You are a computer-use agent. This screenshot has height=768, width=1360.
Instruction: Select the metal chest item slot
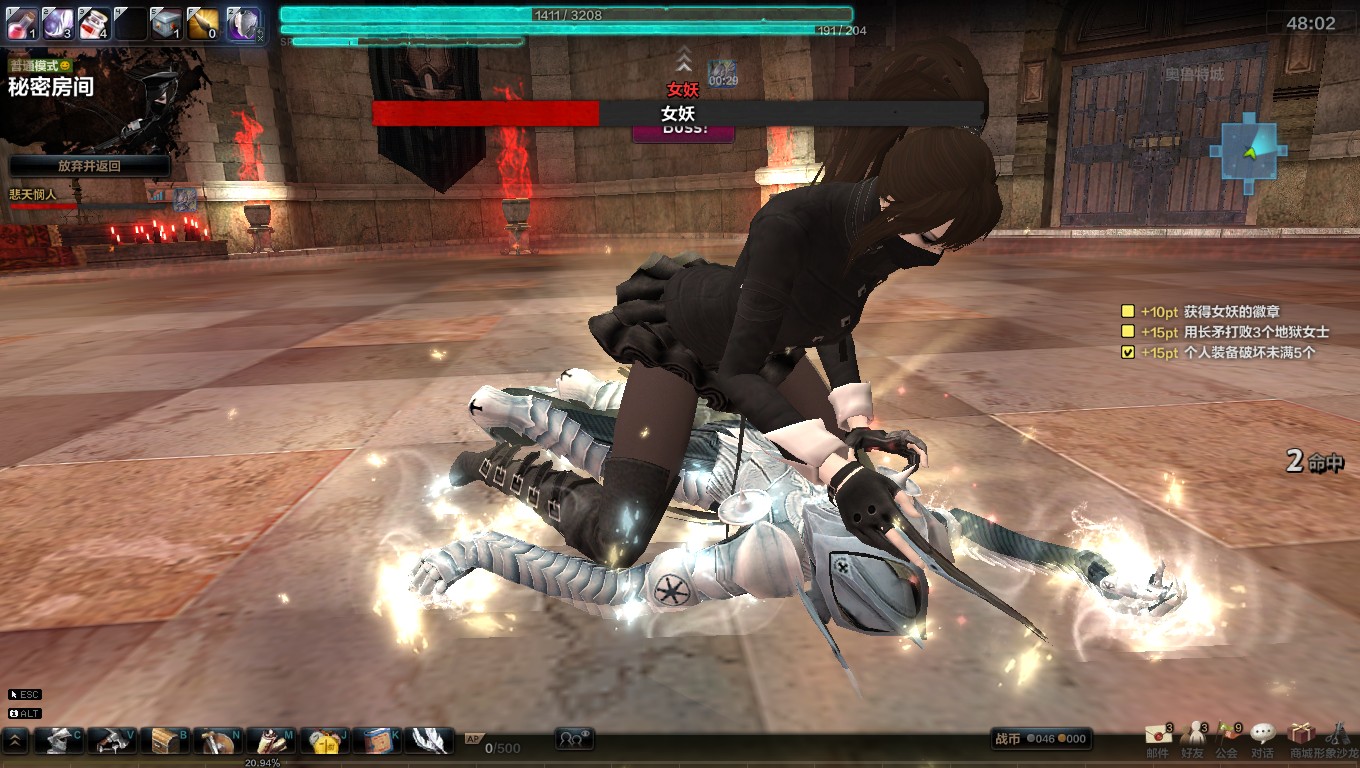pos(166,22)
